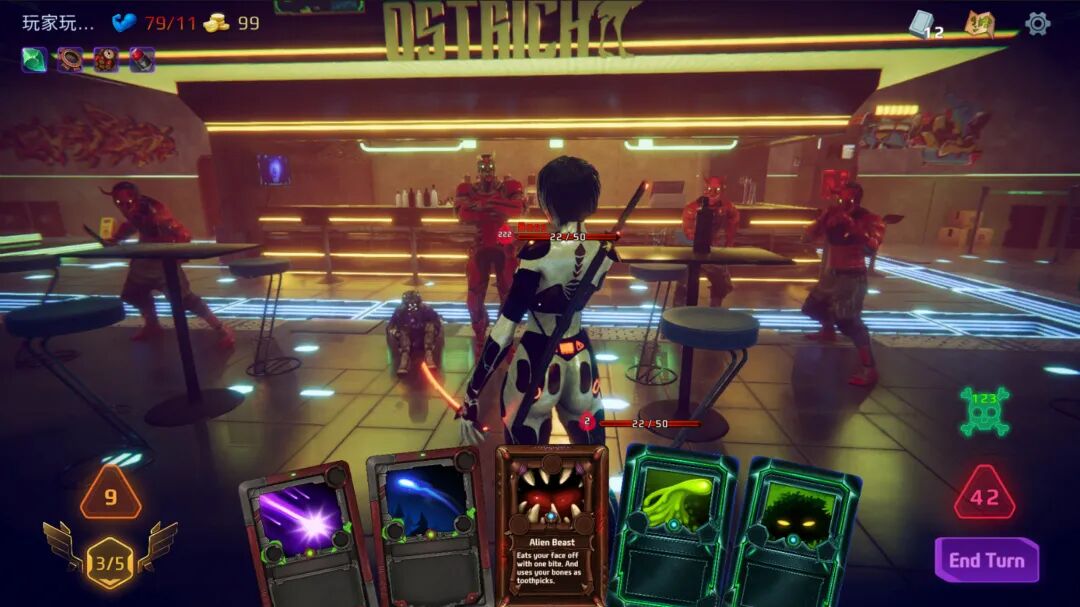Viewport: 1080px width, 607px height.
Task: Pick the green tentacle creature card
Action: (673, 522)
